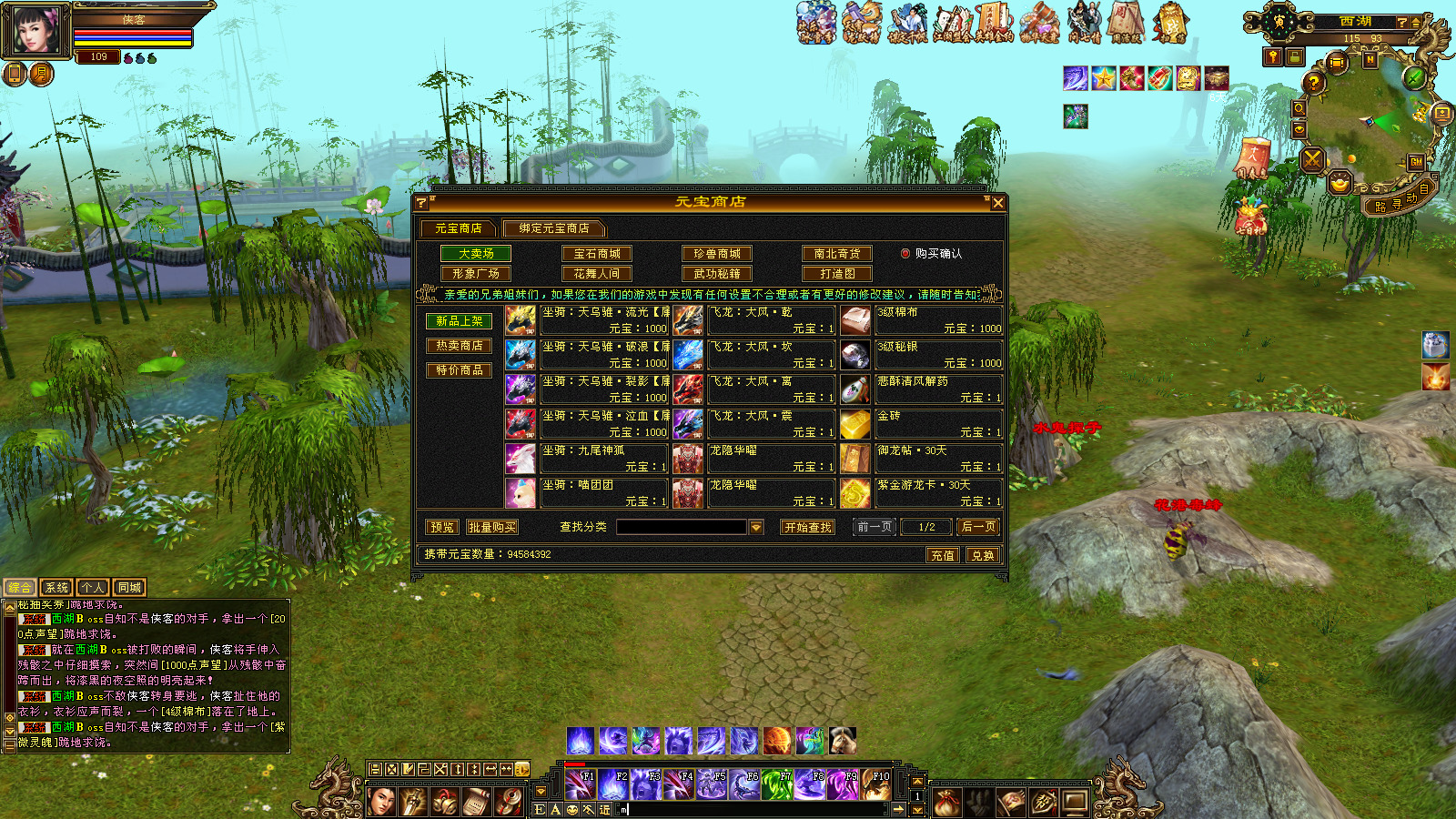Open the 查找分类 dropdown

click(755, 527)
